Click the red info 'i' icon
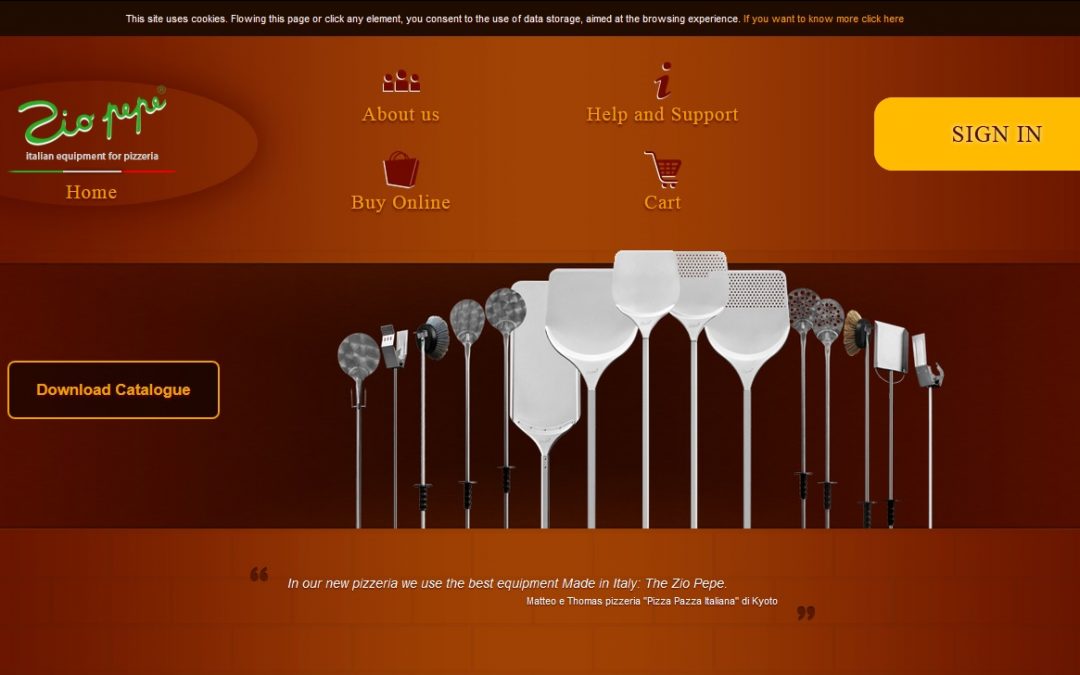Screen dimensions: 1080x675 pyautogui.click(x=662, y=81)
